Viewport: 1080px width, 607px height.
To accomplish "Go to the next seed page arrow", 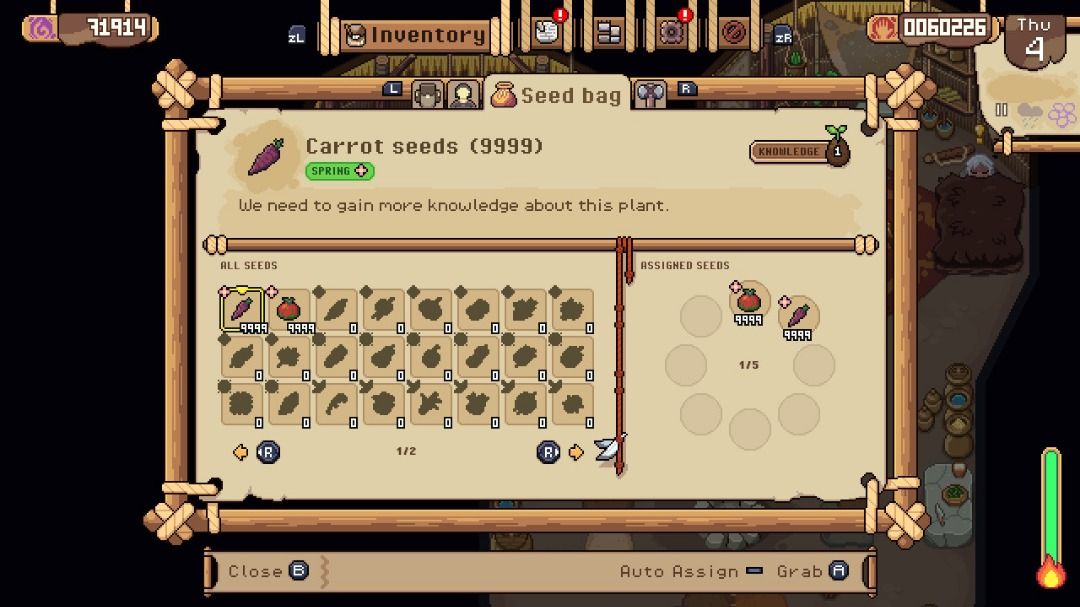I will pyautogui.click(x=576, y=452).
